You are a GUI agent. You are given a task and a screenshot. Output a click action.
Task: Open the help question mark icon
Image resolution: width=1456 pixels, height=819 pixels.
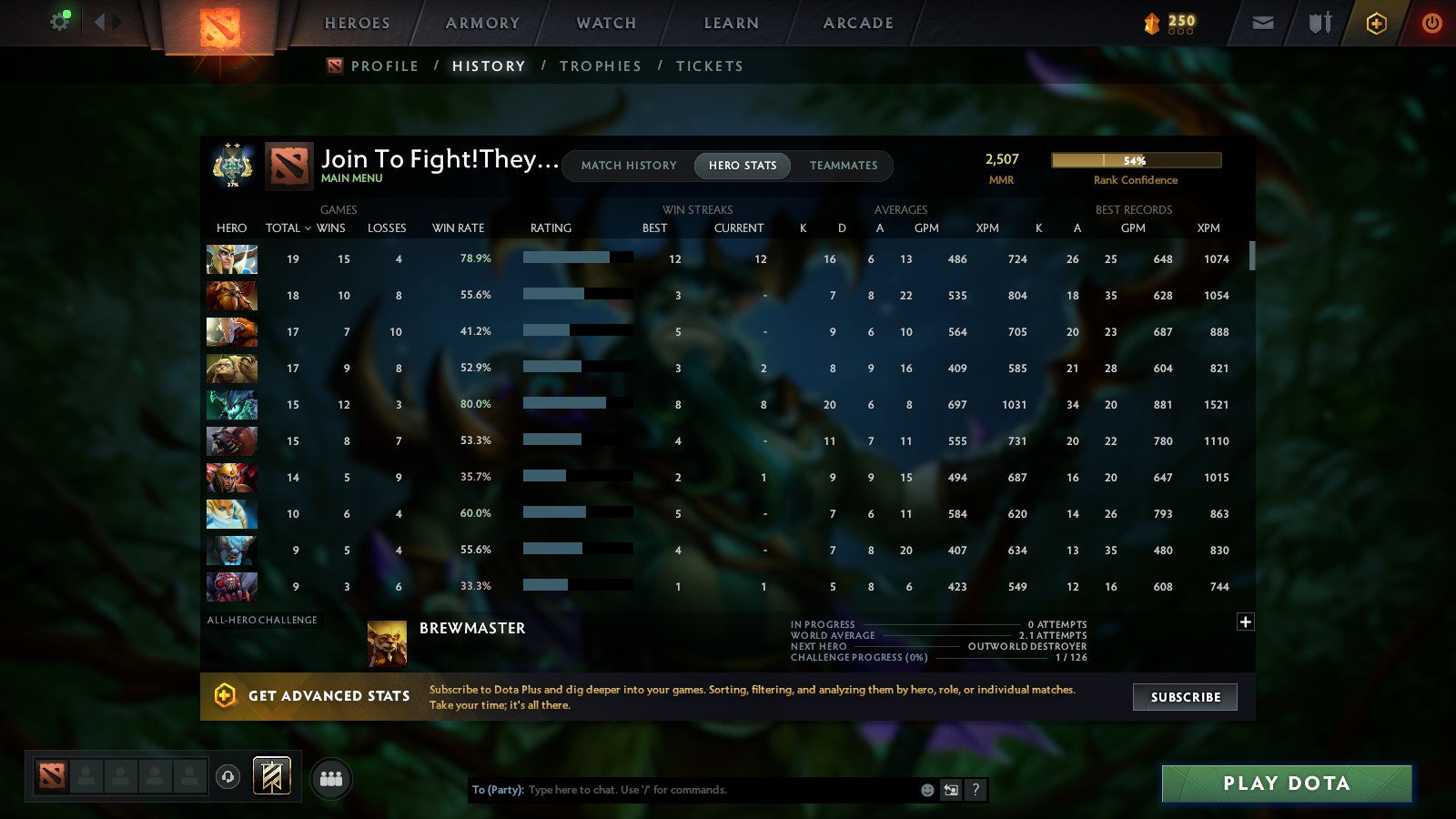tap(976, 790)
